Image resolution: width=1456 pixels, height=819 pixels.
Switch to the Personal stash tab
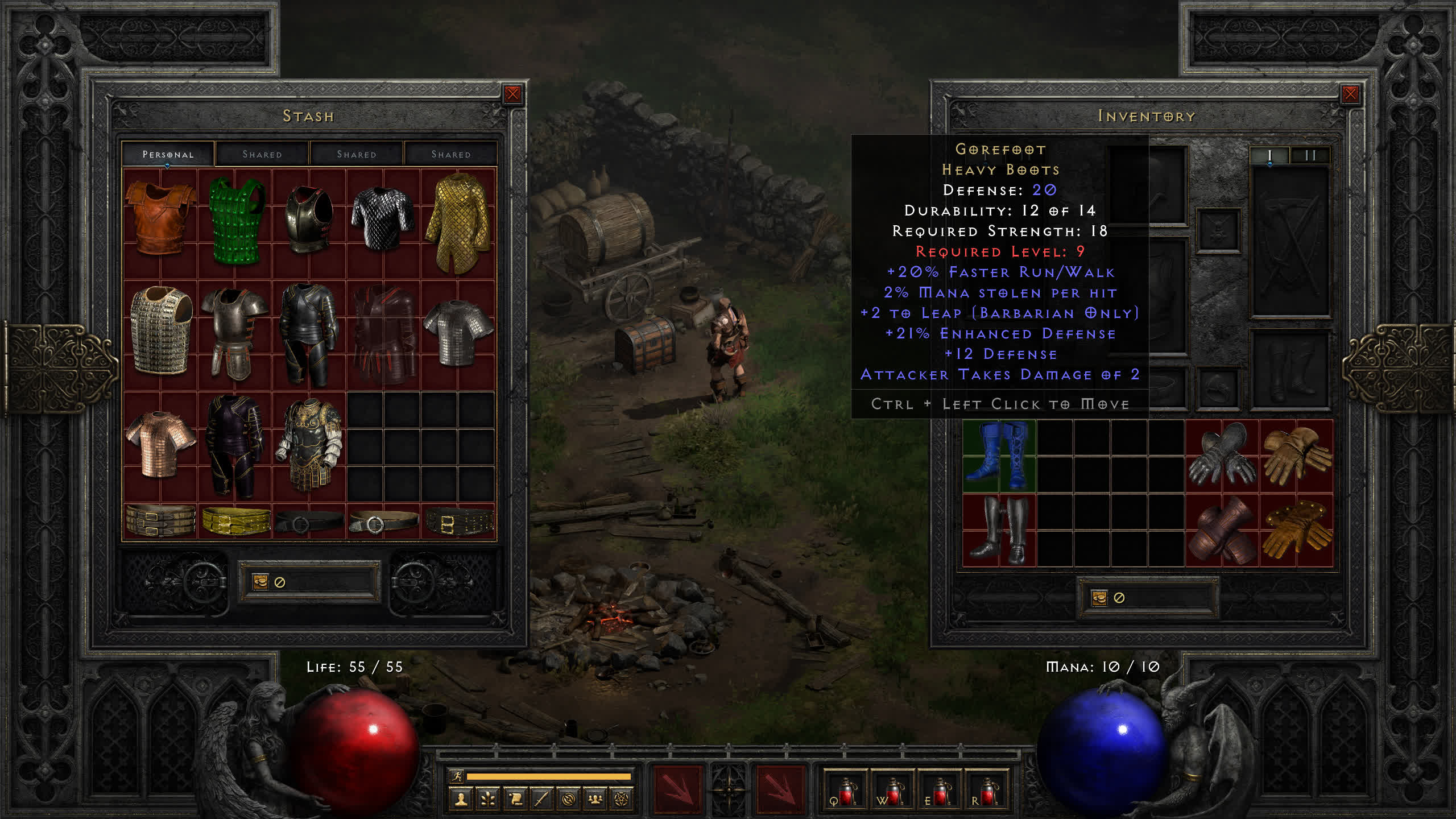point(168,154)
